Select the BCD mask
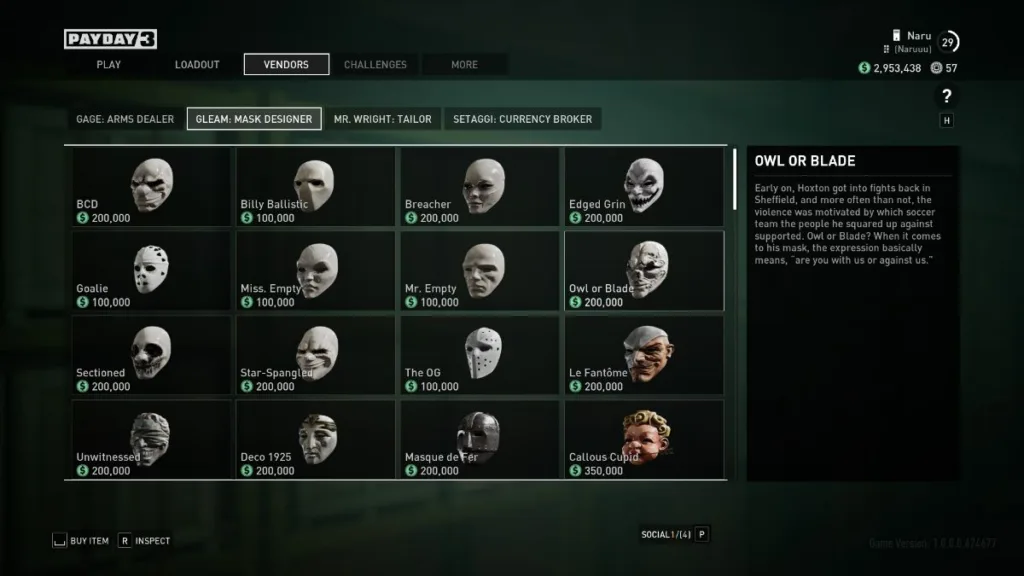 tap(151, 187)
